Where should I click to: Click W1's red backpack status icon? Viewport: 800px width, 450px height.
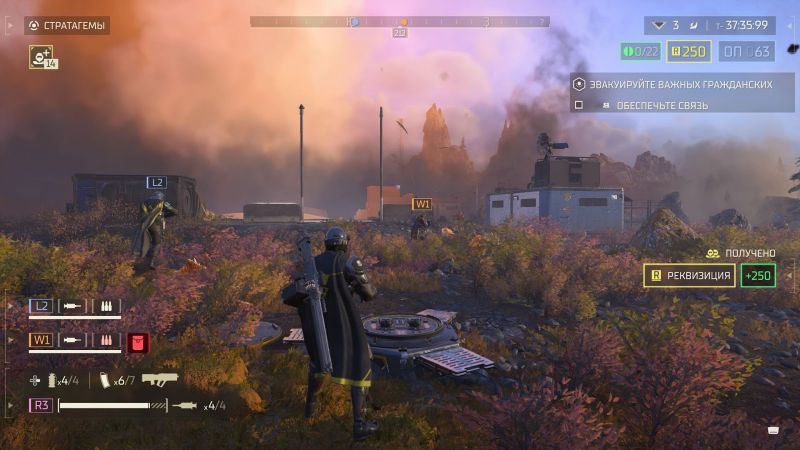coord(137,341)
